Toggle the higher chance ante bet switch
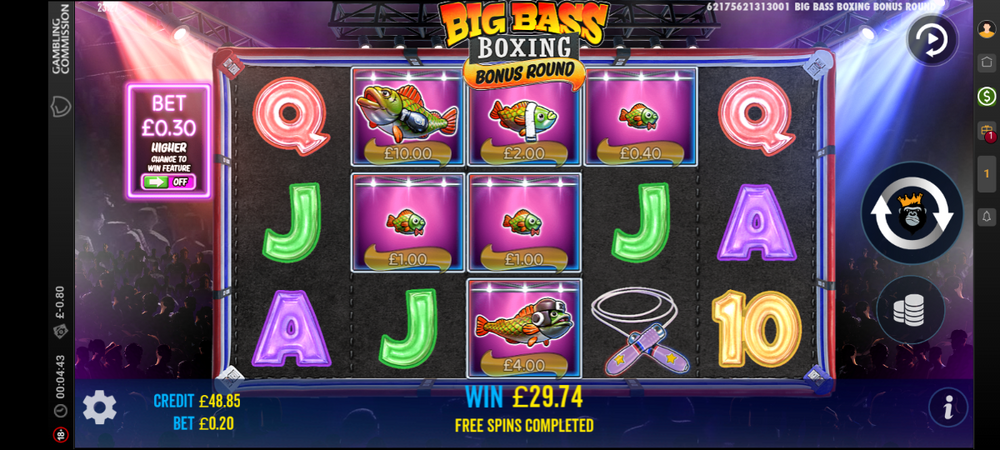The width and height of the screenshot is (1000, 450). pos(167,182)
